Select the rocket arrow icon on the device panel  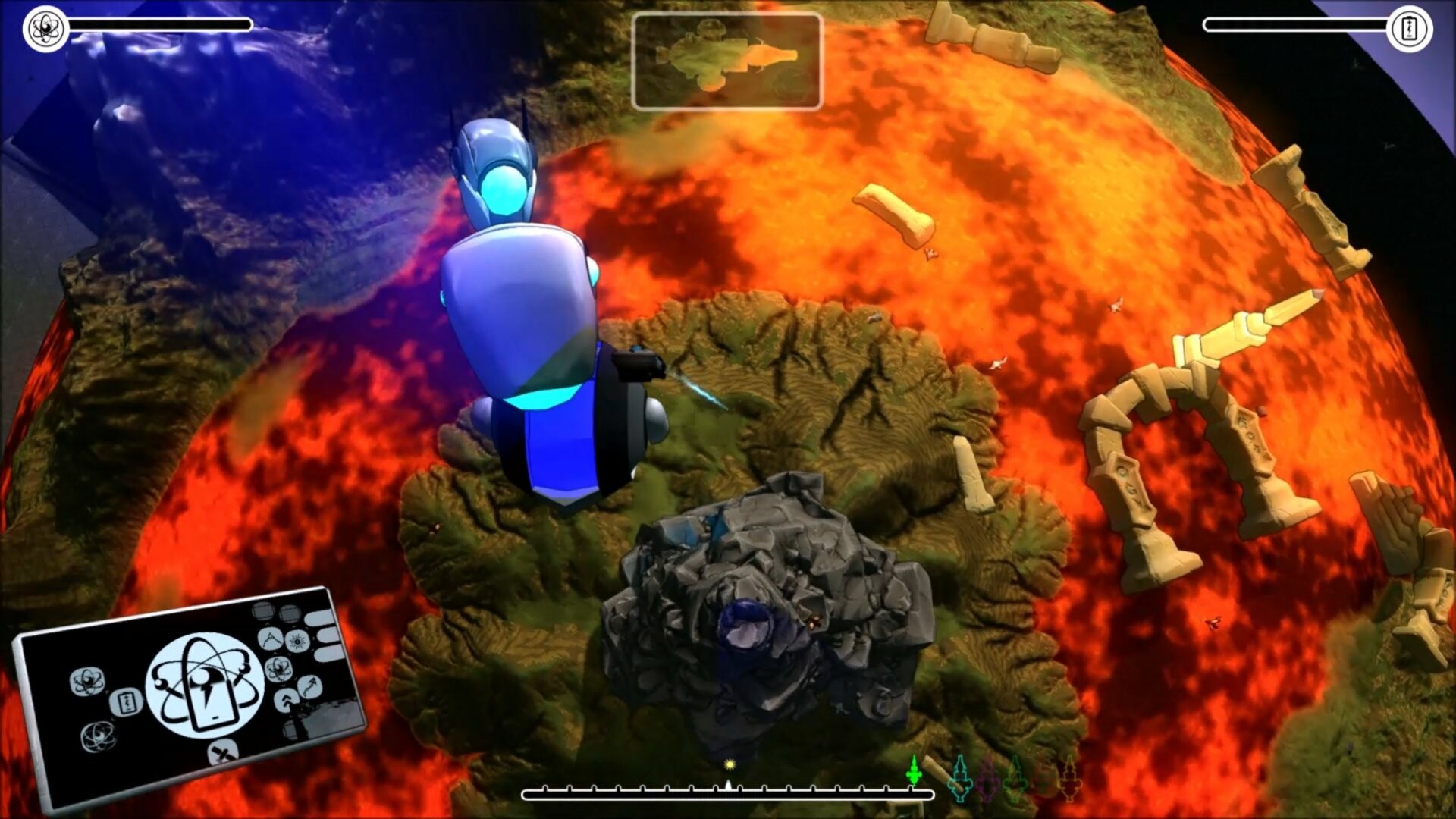(x=309, y=688)
